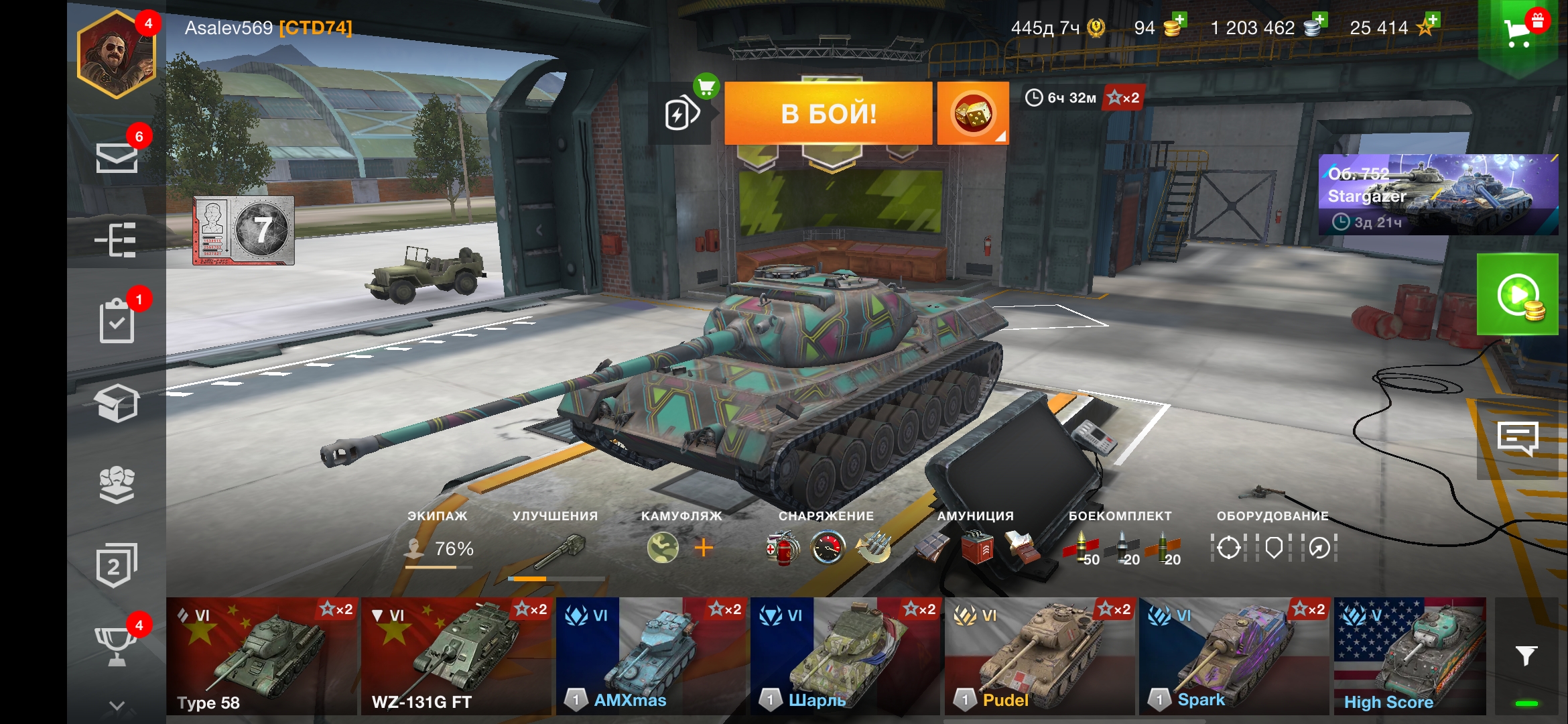
Task: Choose the Pudel tank from carousel
Action: click(x=1040, y=656)
